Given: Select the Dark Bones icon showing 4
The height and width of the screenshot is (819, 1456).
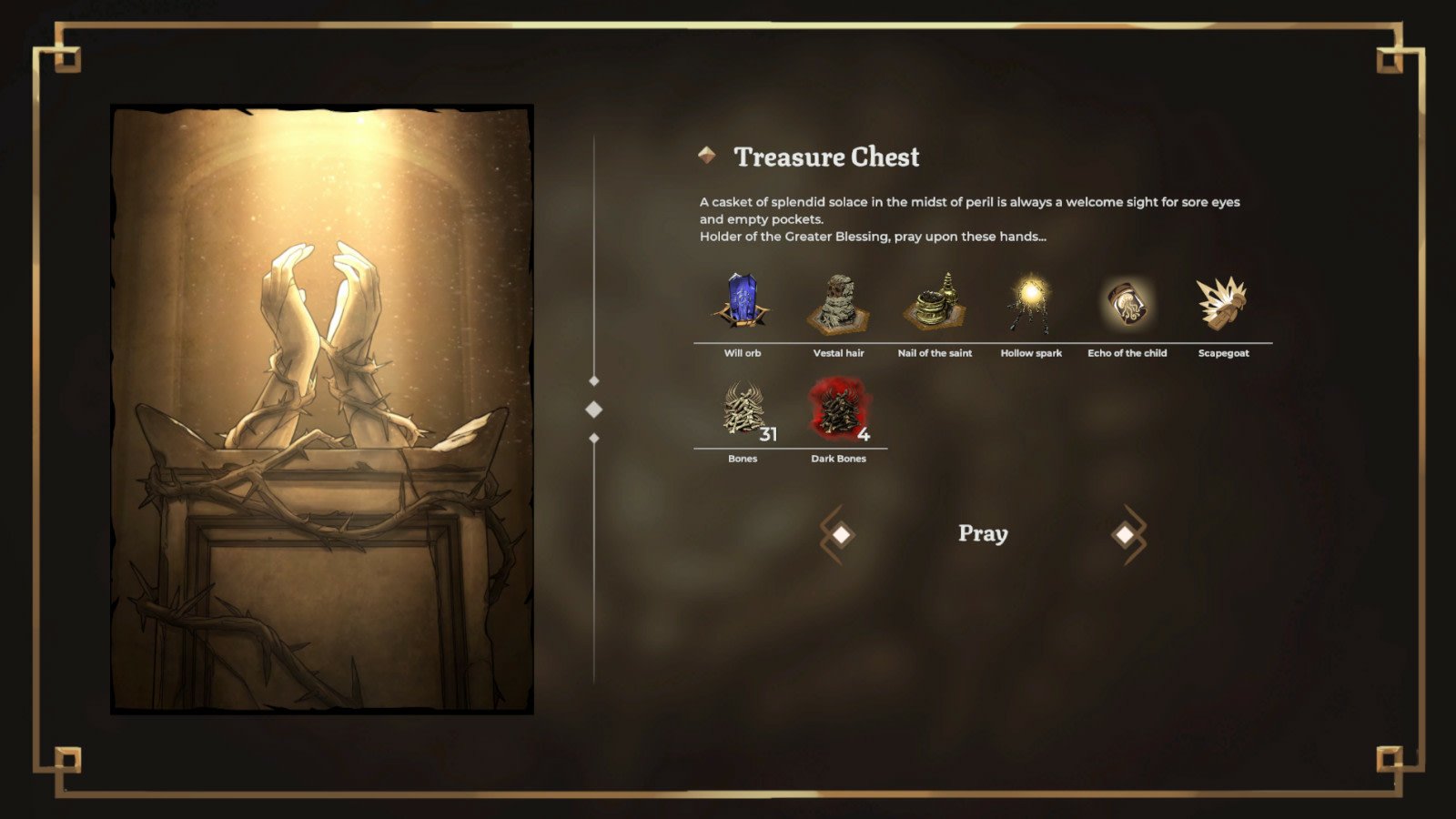Looking at the screenshot, I should pos(839,411).
